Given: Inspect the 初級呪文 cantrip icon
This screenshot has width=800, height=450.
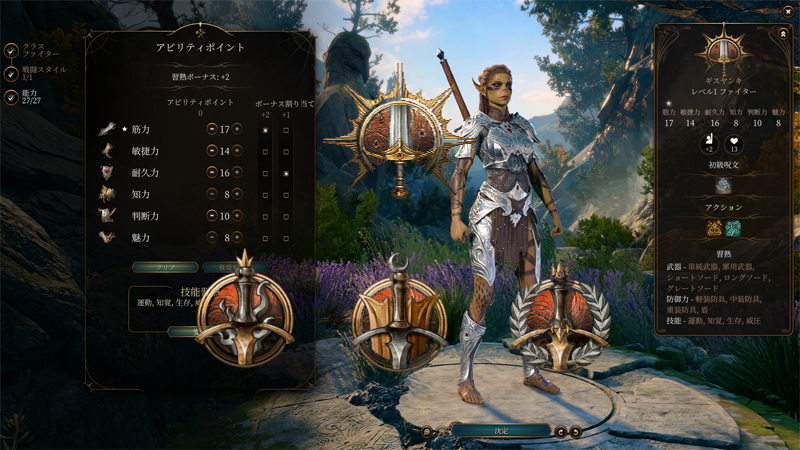Looking at the screenshot, I should pyautogui.click(x=724, y=186).
